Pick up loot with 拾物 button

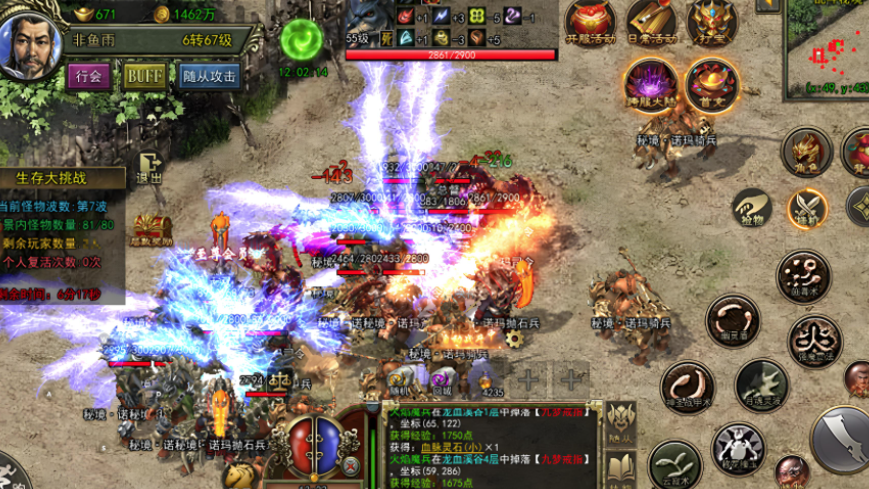pyautogui.click(x=752, y=206)
